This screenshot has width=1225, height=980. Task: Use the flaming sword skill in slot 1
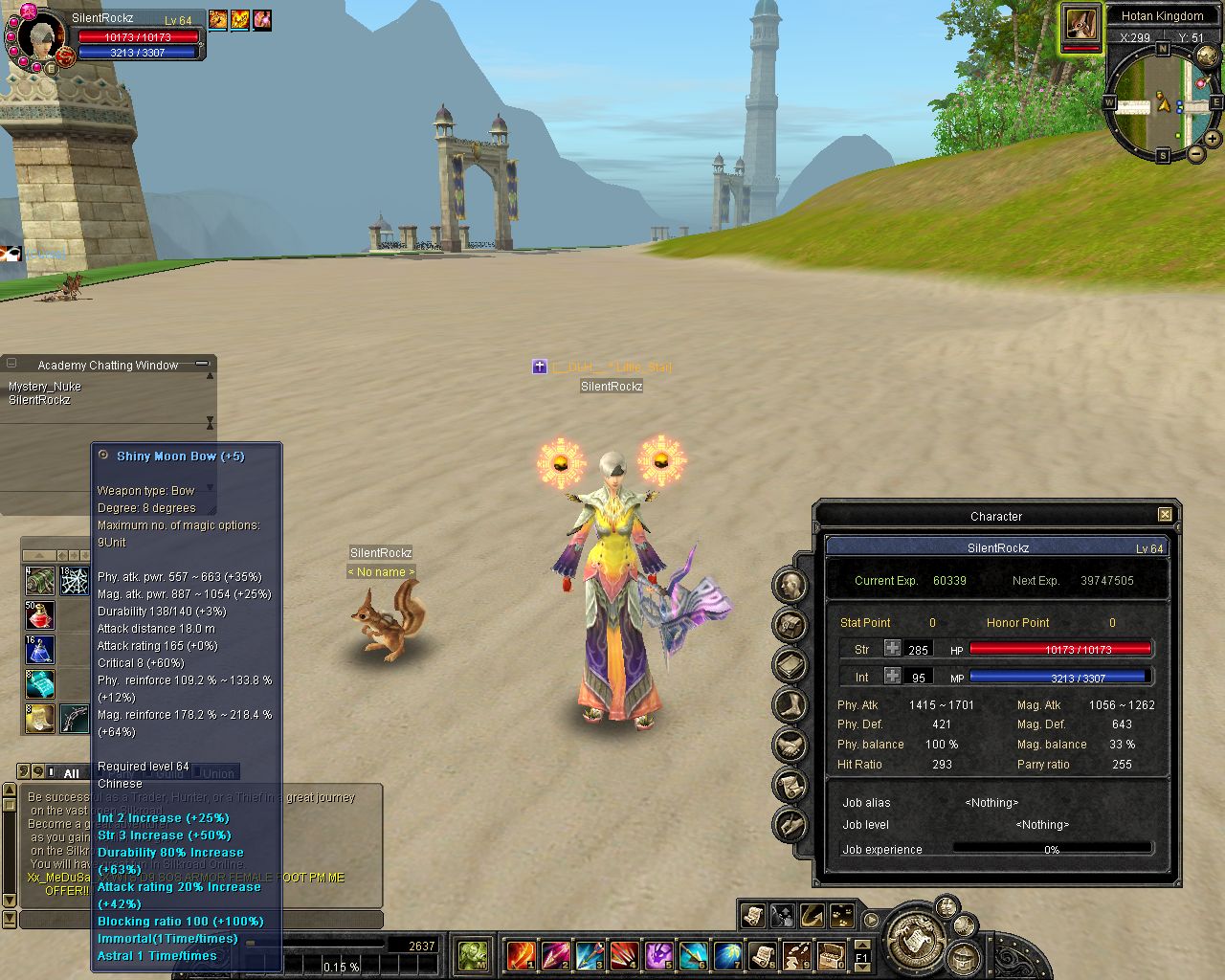click(521, 954)
